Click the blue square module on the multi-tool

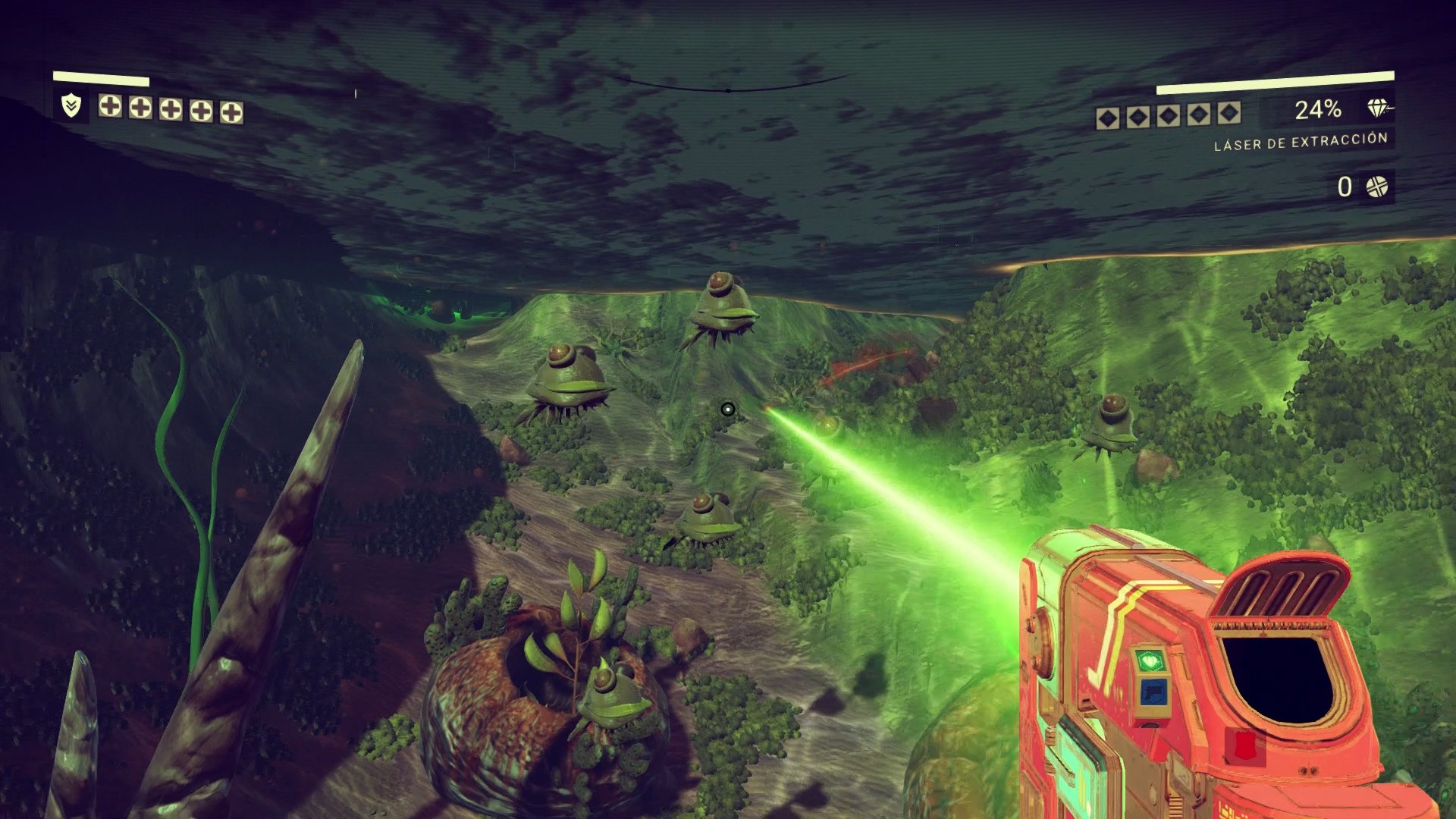1153,692
